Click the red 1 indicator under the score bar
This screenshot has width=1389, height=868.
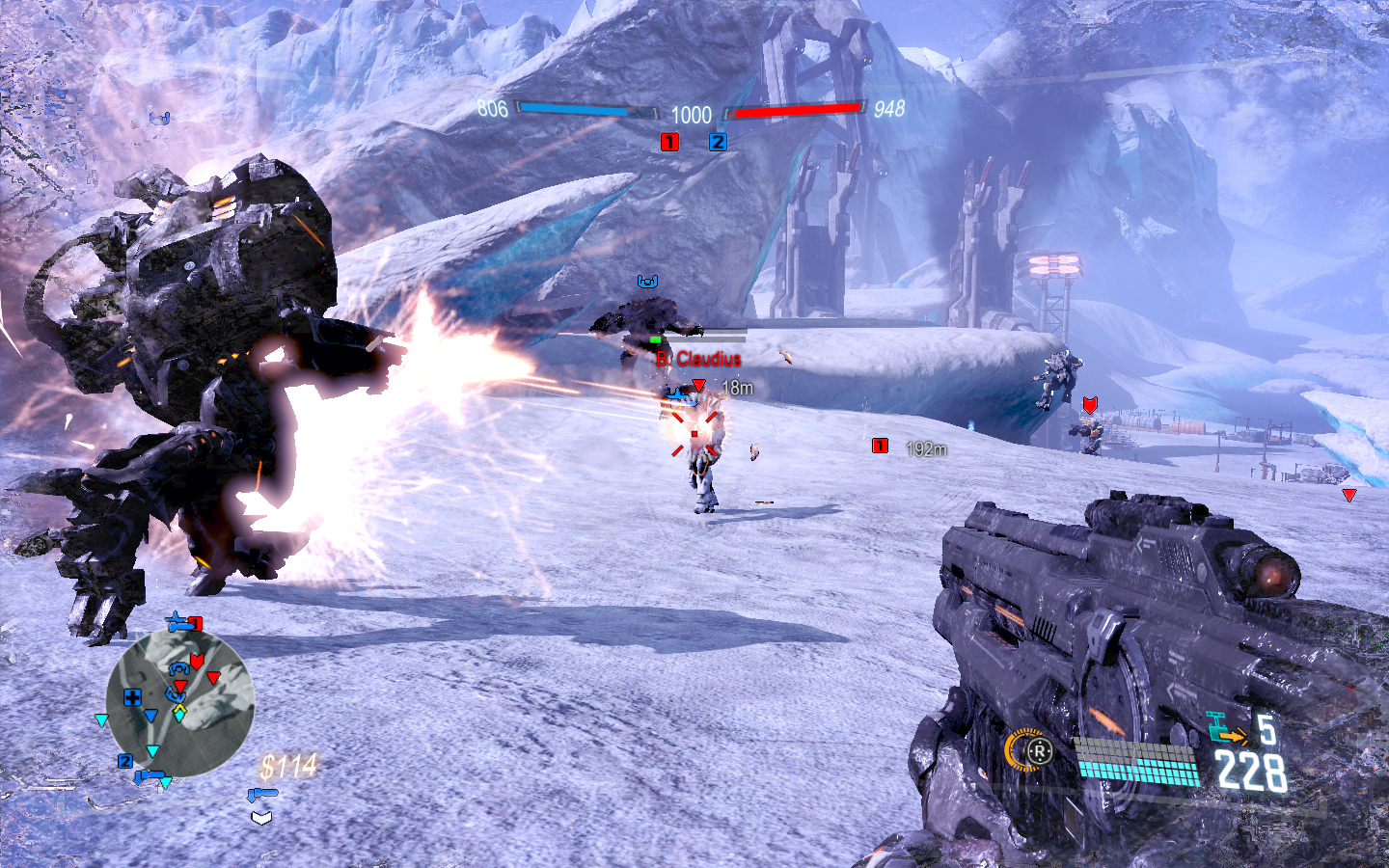pyautogui.click(x=669, y=143)
